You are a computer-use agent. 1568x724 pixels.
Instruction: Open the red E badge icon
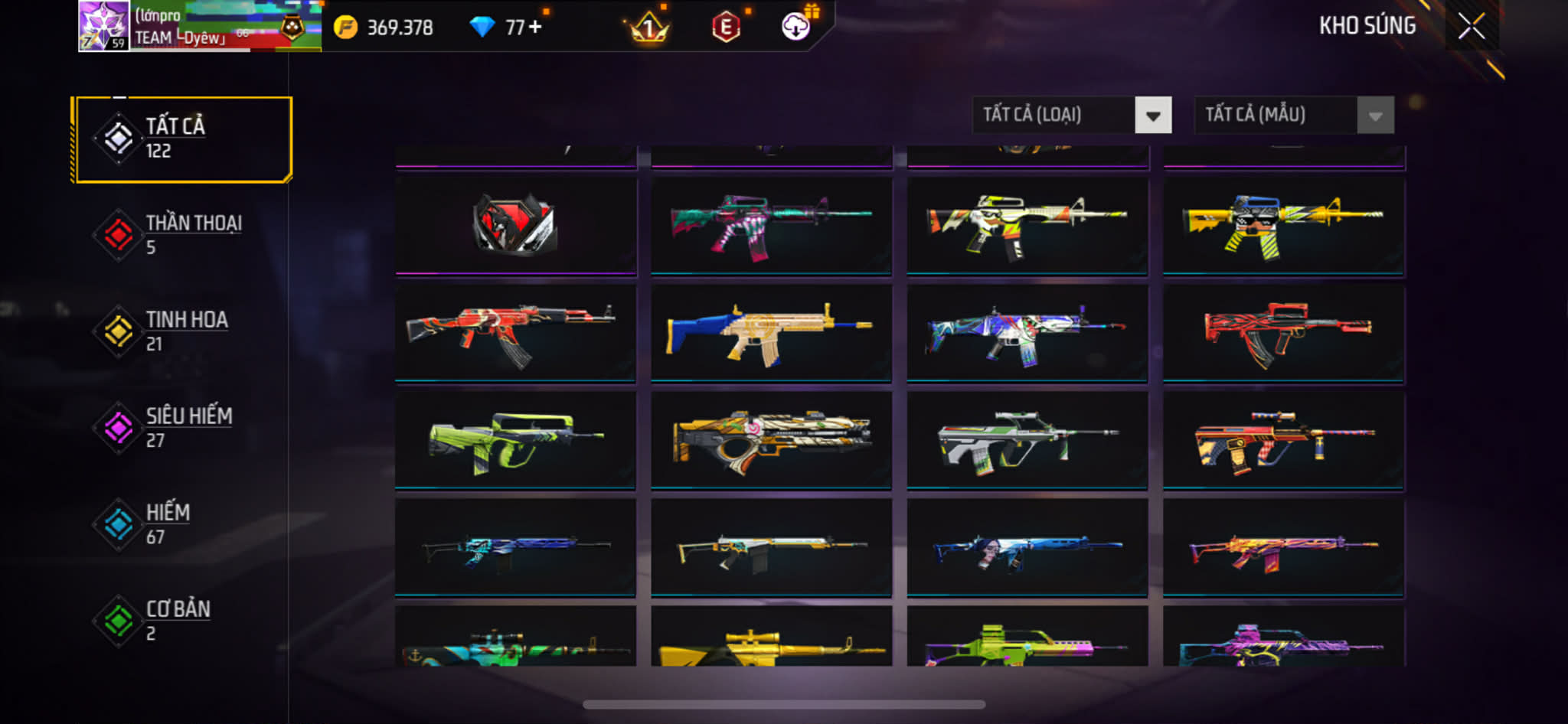725,28
